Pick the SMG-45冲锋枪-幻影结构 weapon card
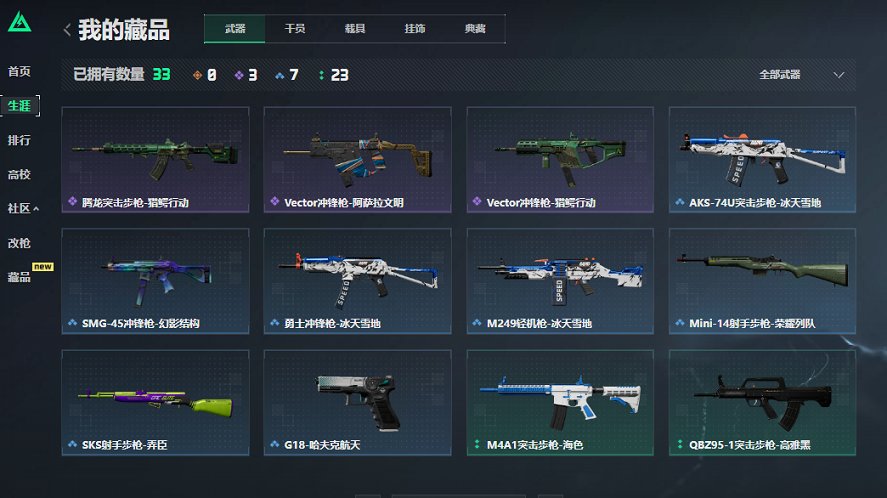This screenshot has width=887, height=498. (x=155, y=281)
